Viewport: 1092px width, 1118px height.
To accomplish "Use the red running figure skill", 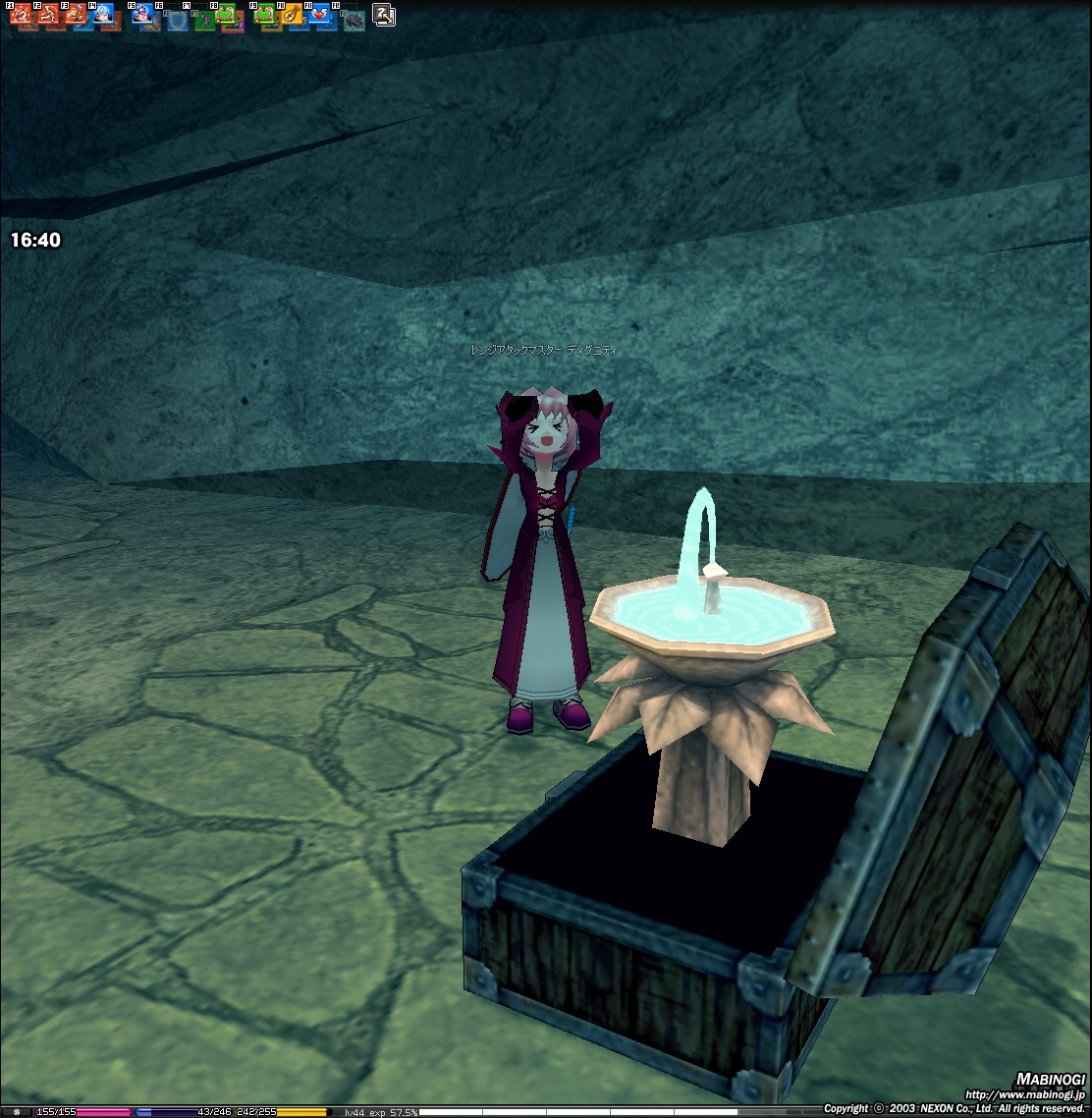I will click(47, 14).
